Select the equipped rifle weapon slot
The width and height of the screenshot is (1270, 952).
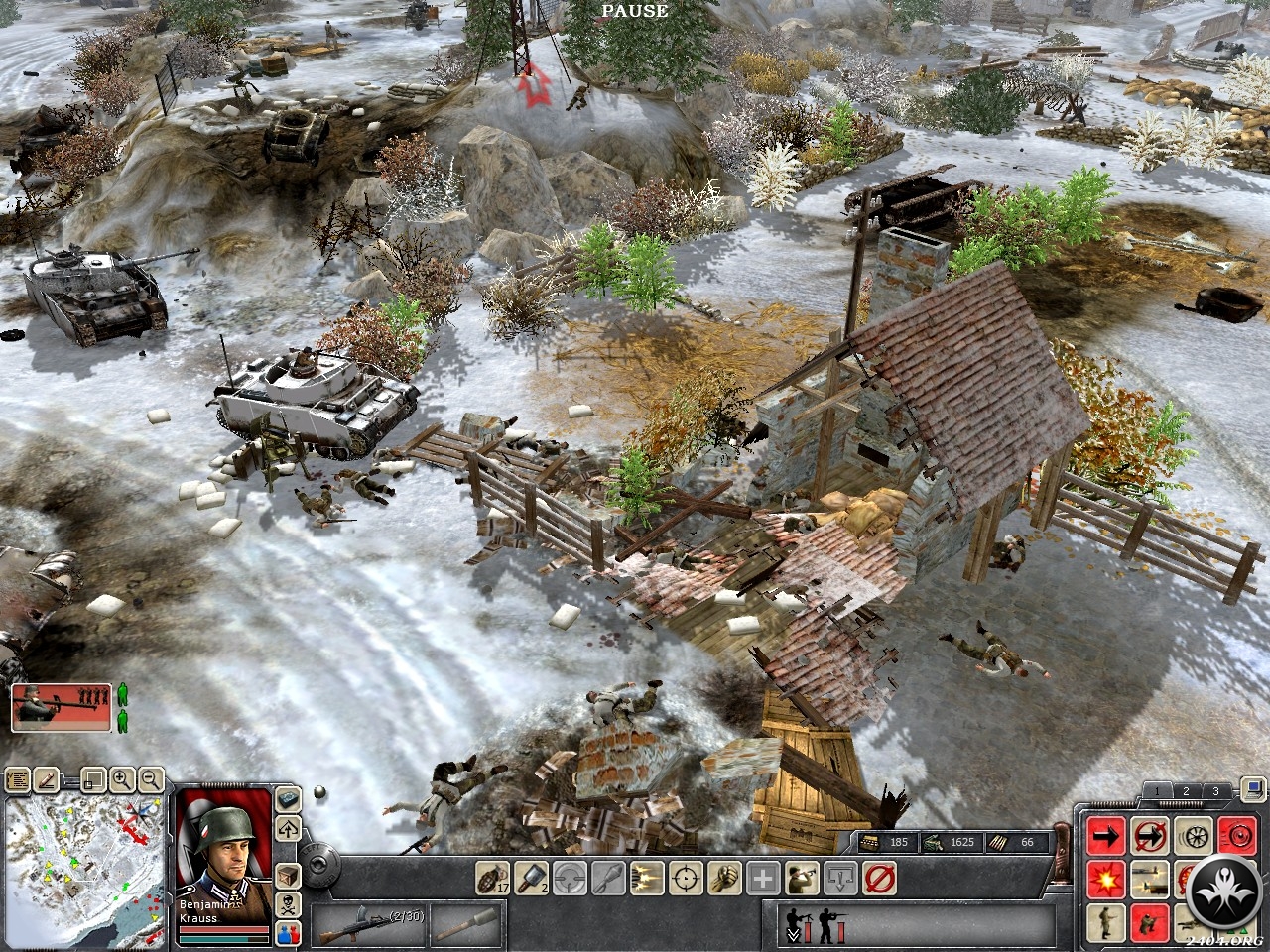[x=367, y=924]
